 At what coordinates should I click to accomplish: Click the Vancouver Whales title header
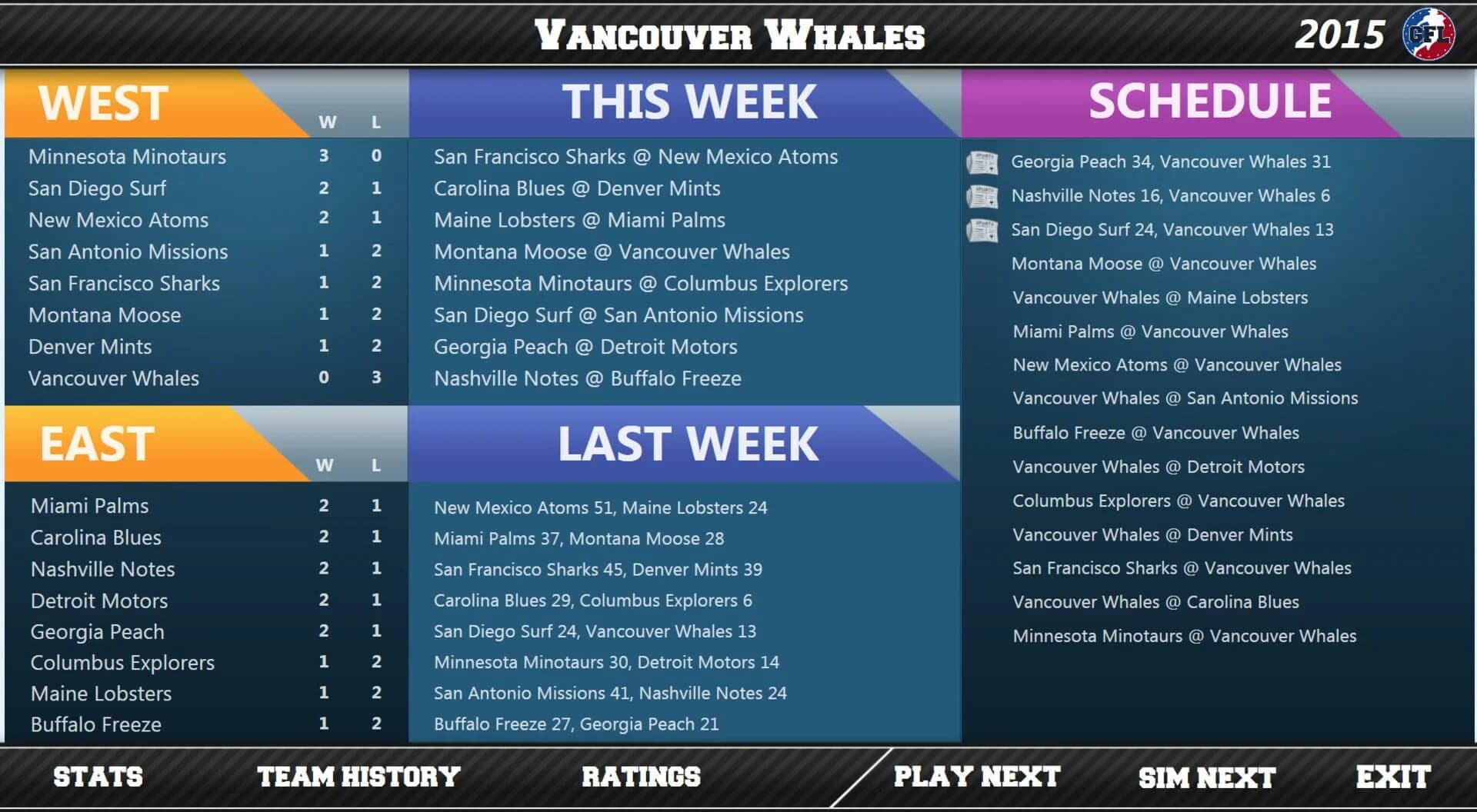point(731,34)
